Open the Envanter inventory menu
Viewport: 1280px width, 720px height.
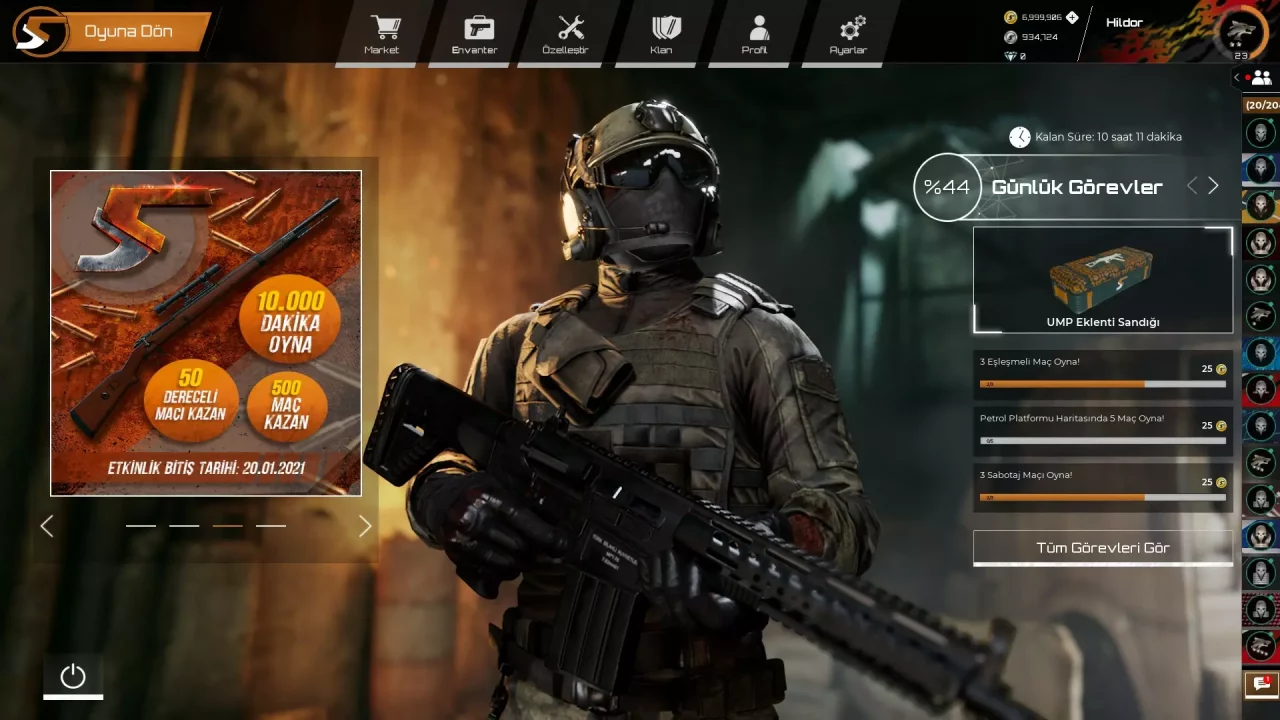click(476, 34)
